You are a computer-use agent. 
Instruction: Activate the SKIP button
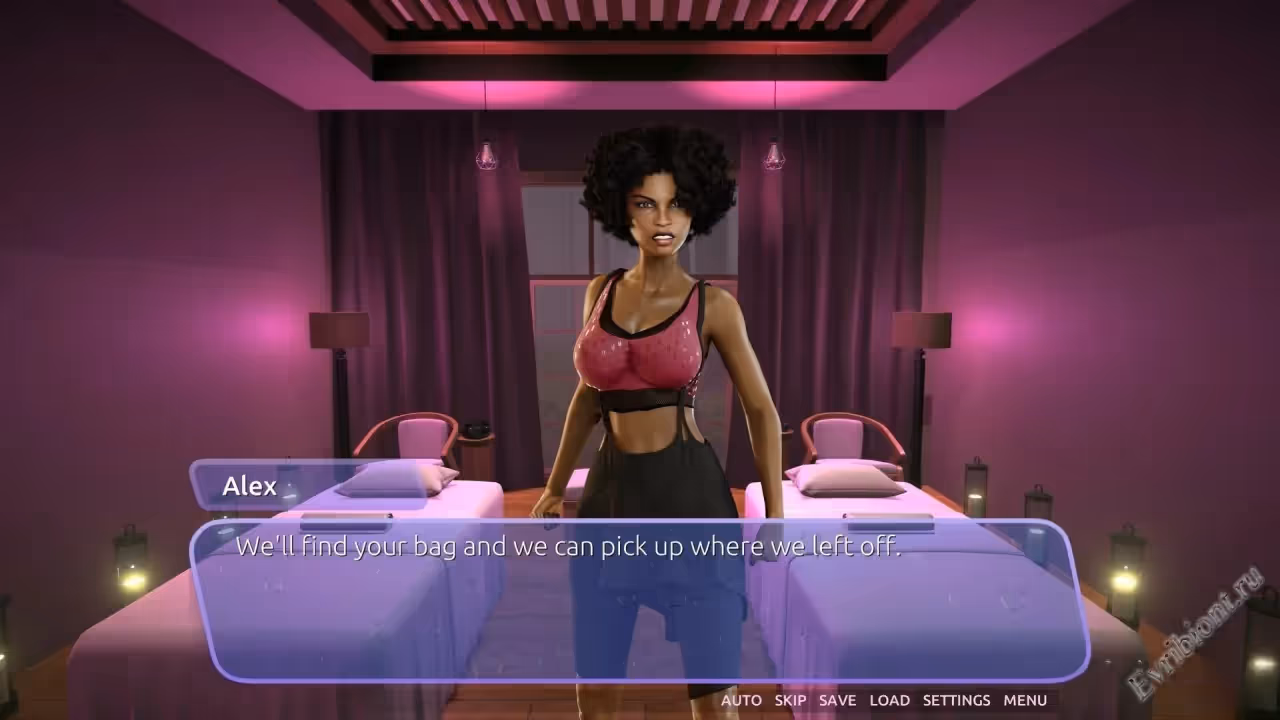tap(790, 700)
